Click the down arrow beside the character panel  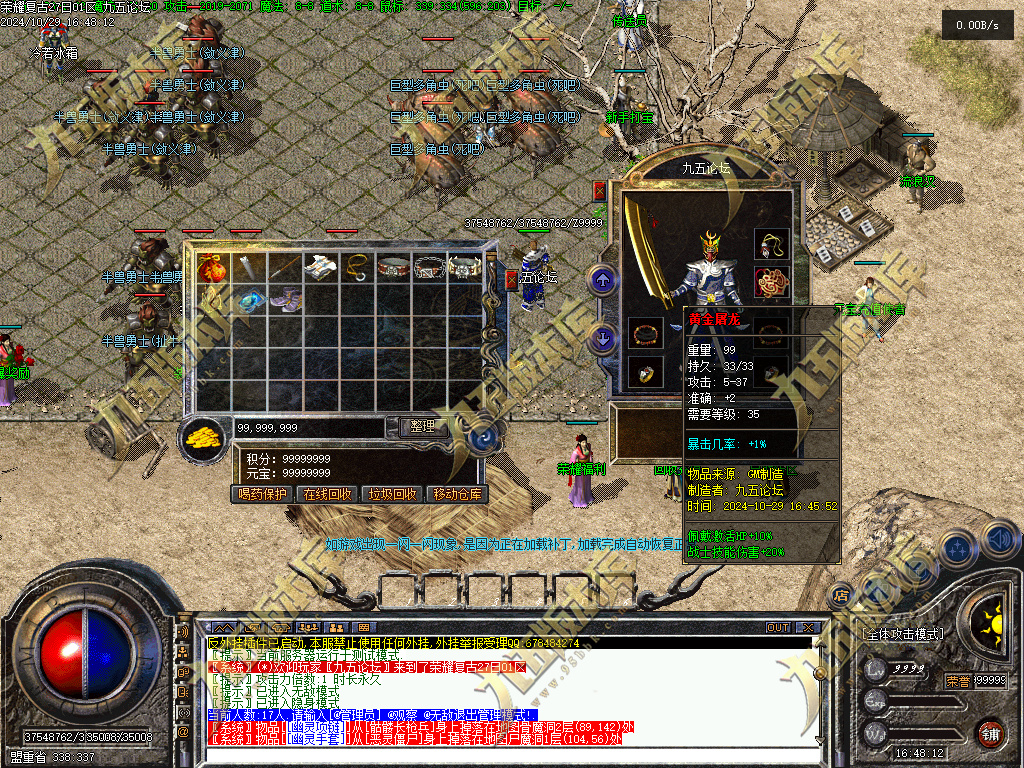(603, 338)
